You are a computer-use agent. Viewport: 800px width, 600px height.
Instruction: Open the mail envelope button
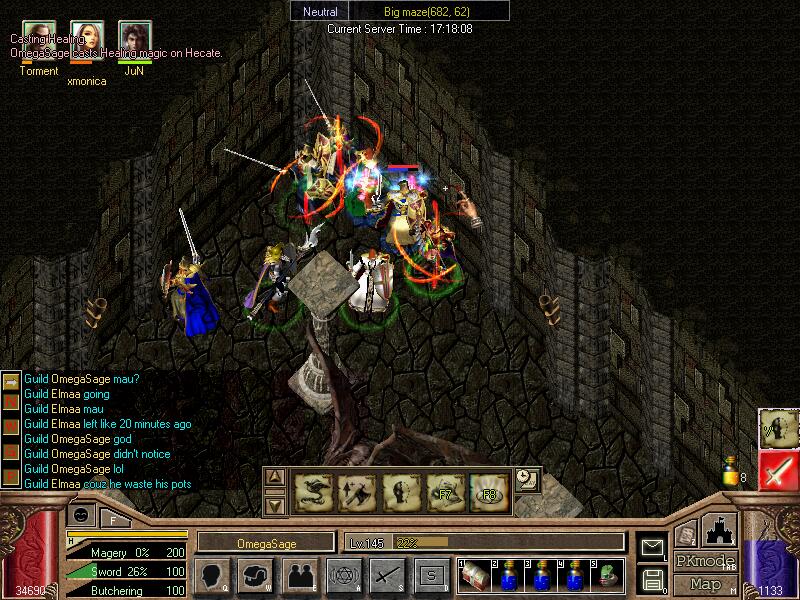coord(652,547)
